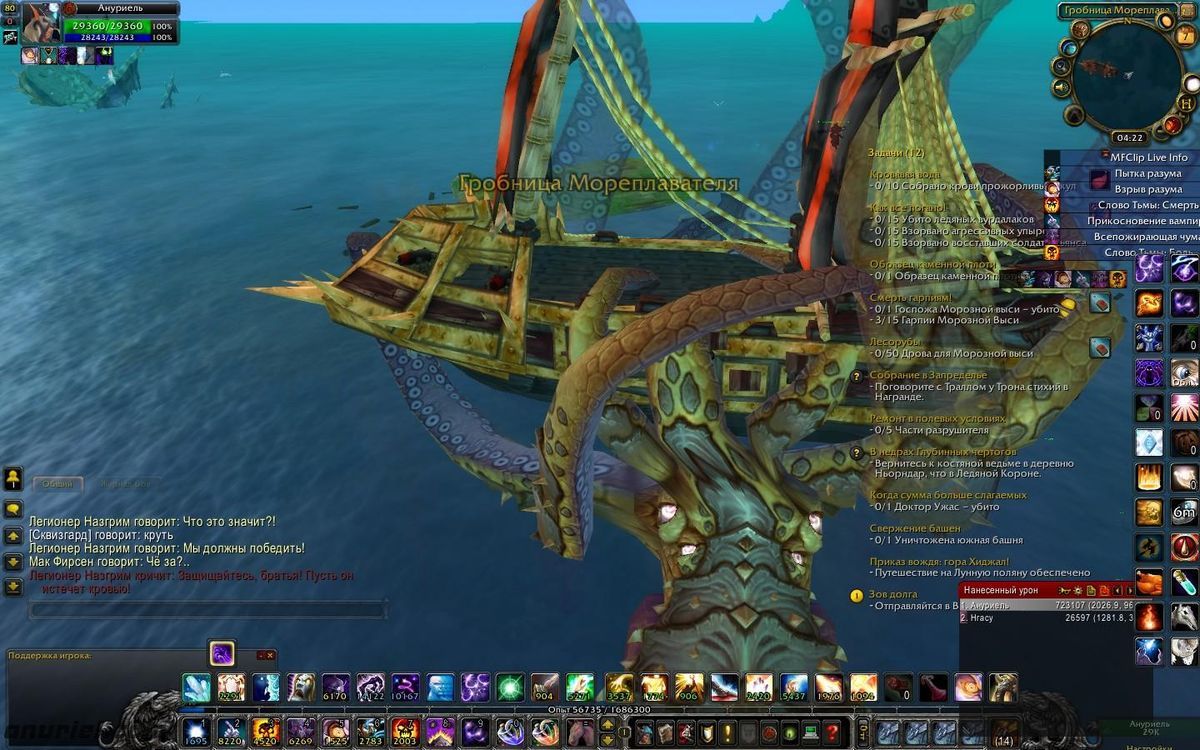Select the Ануриэль player portrait

tap(42, 22)
